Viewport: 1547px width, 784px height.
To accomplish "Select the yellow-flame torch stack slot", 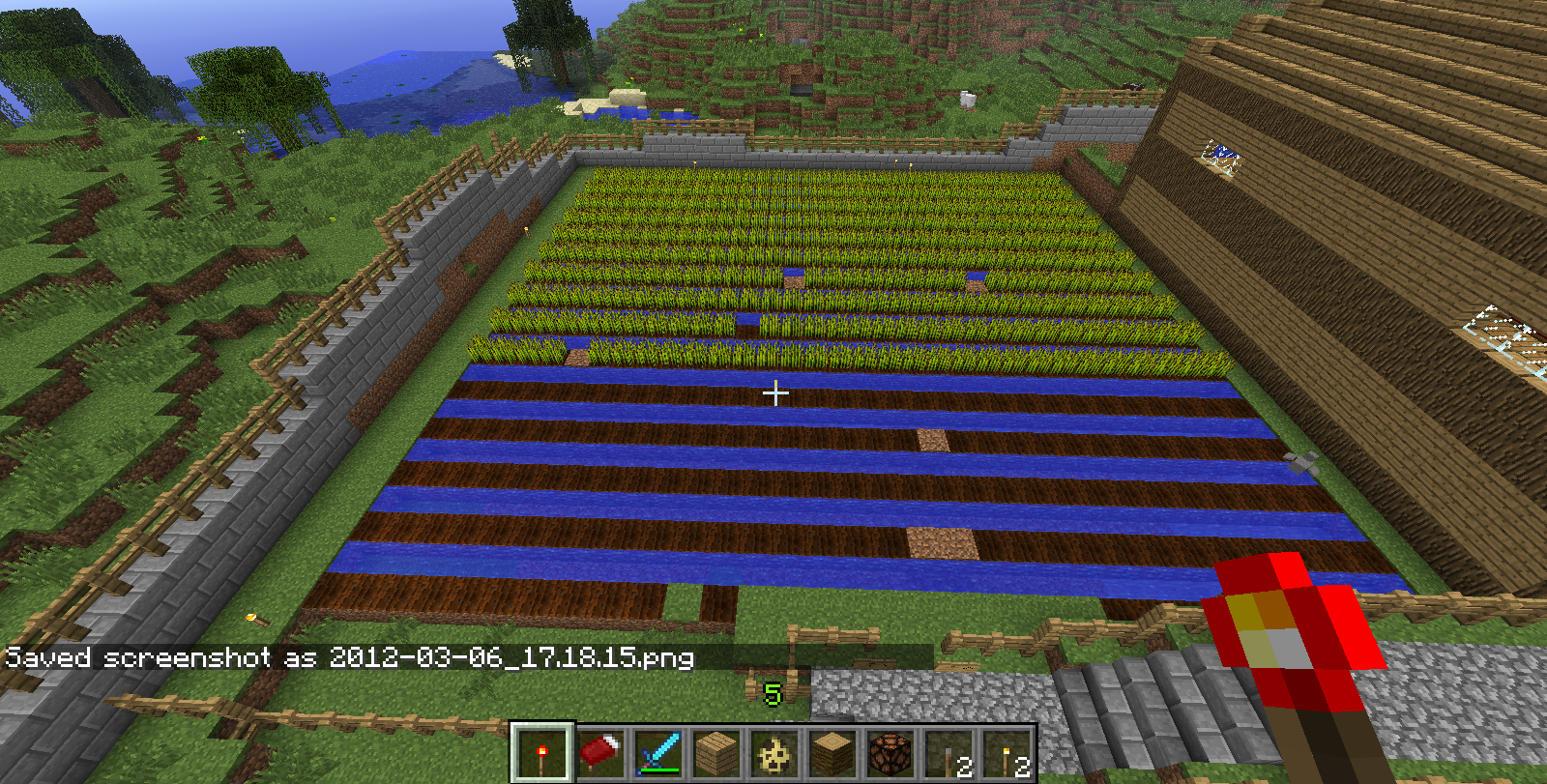I will [x=1007, y=753].
